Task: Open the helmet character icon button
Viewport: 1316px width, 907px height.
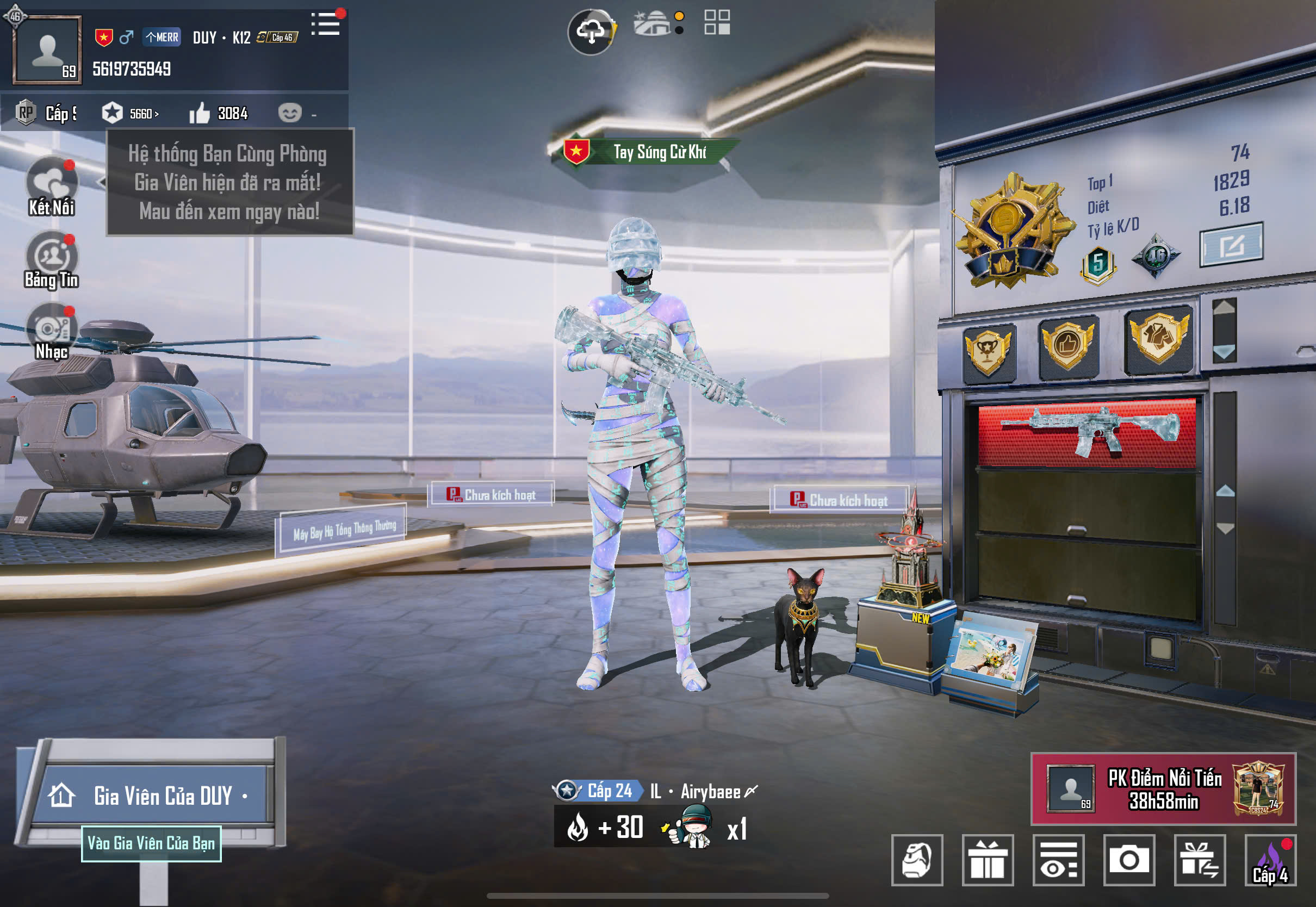Action: pos(917,860)
